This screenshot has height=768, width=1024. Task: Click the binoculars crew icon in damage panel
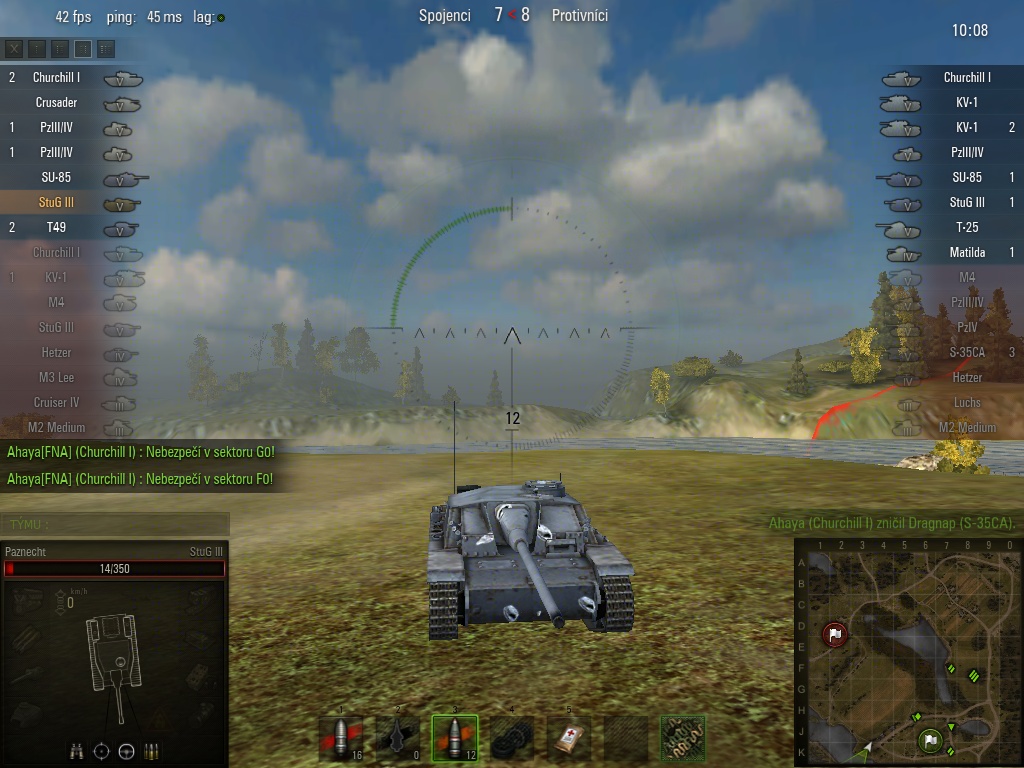[x=77, y=751]
